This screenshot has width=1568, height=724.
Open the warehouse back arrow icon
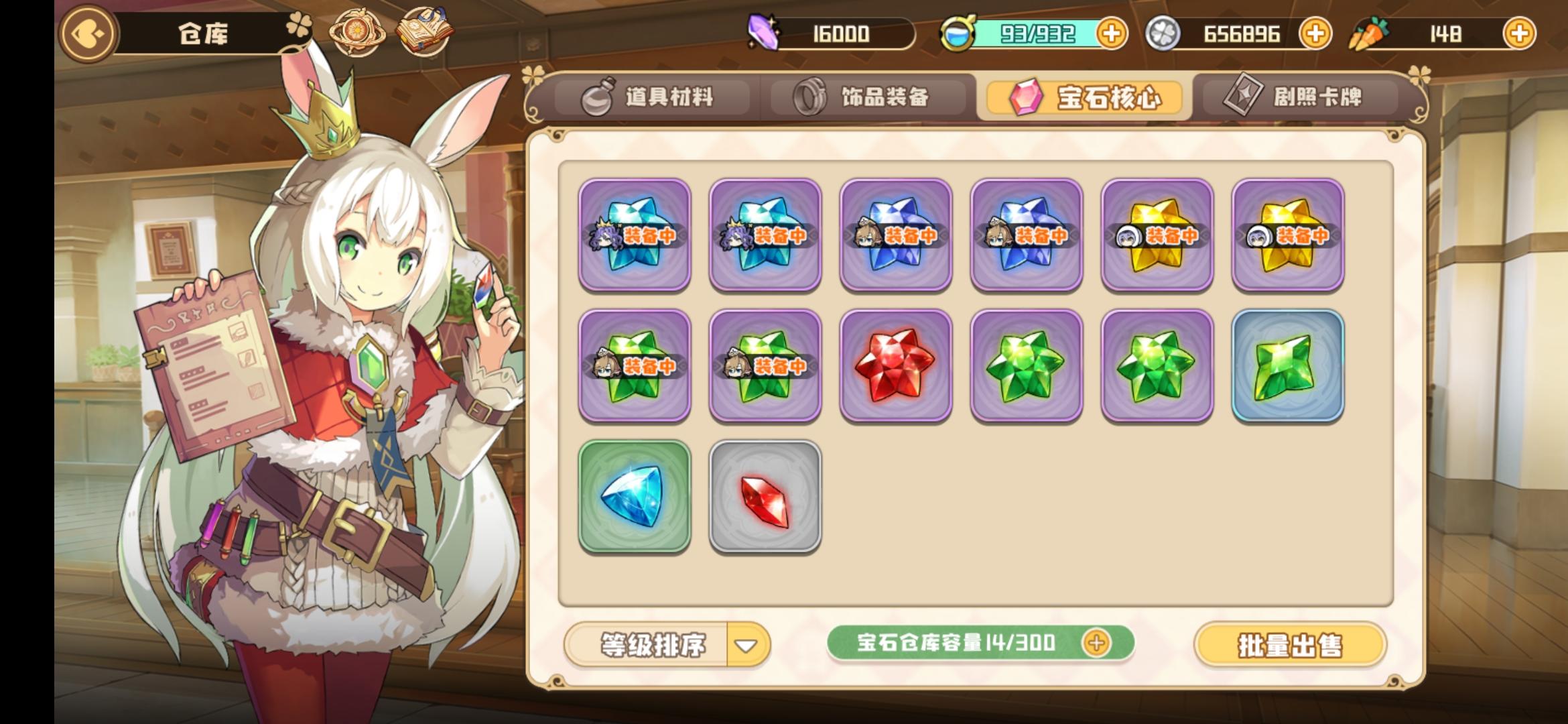click(87, 34)
